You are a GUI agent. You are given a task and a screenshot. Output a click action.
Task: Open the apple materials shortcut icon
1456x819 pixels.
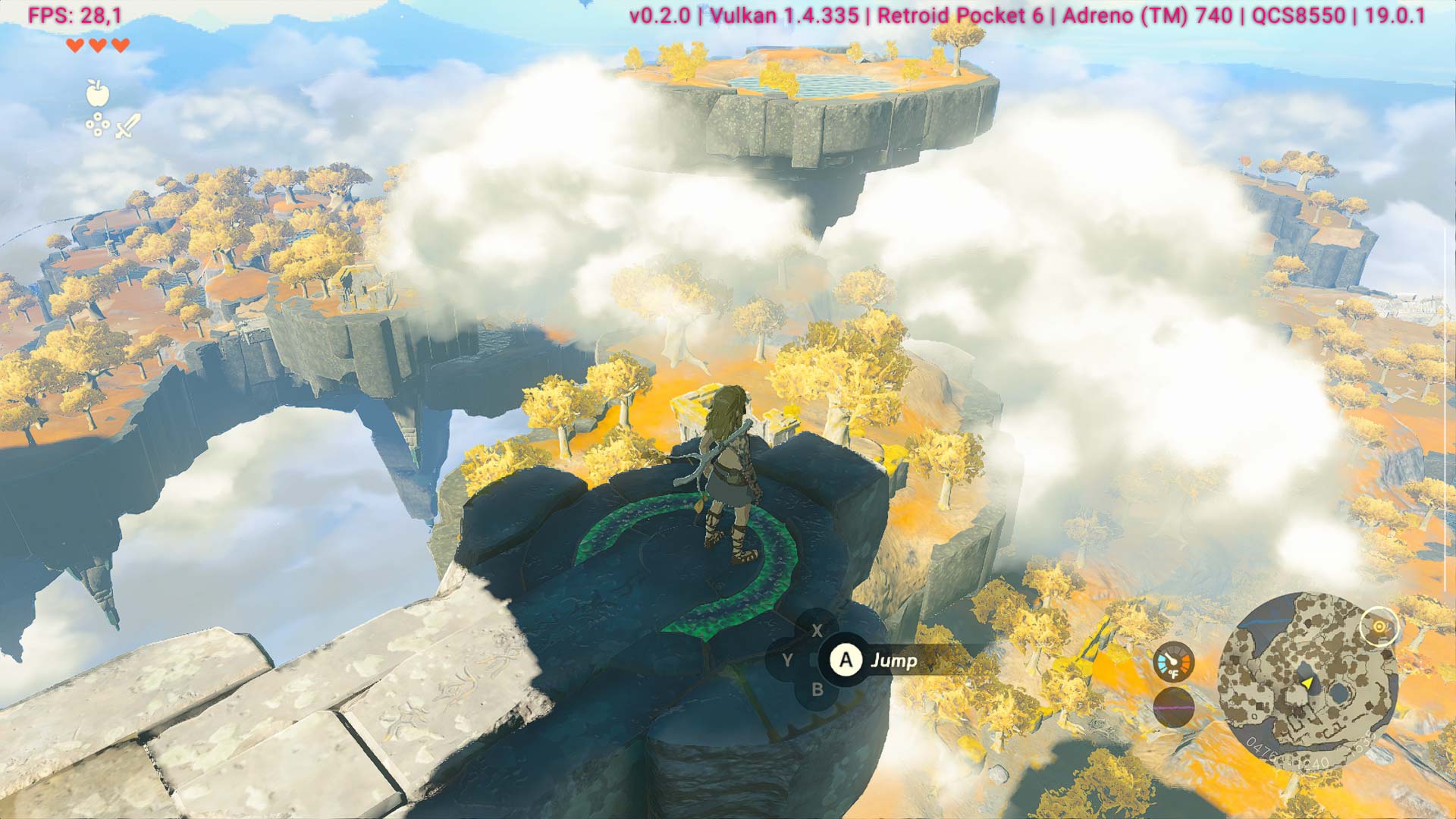click(98, 93)
